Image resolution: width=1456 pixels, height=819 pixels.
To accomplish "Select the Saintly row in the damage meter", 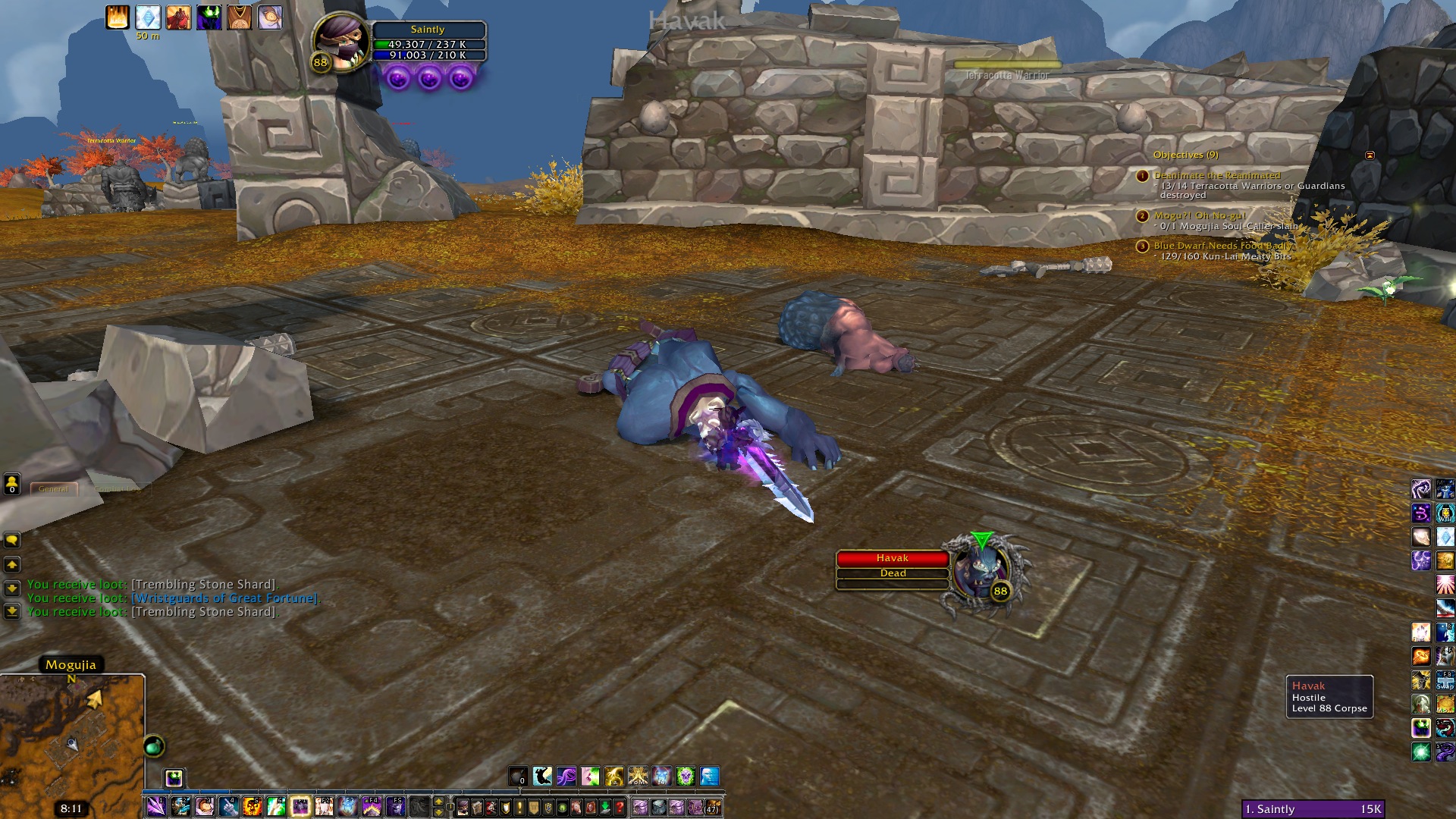I will pyautogui.click(x=1313, y=809).
